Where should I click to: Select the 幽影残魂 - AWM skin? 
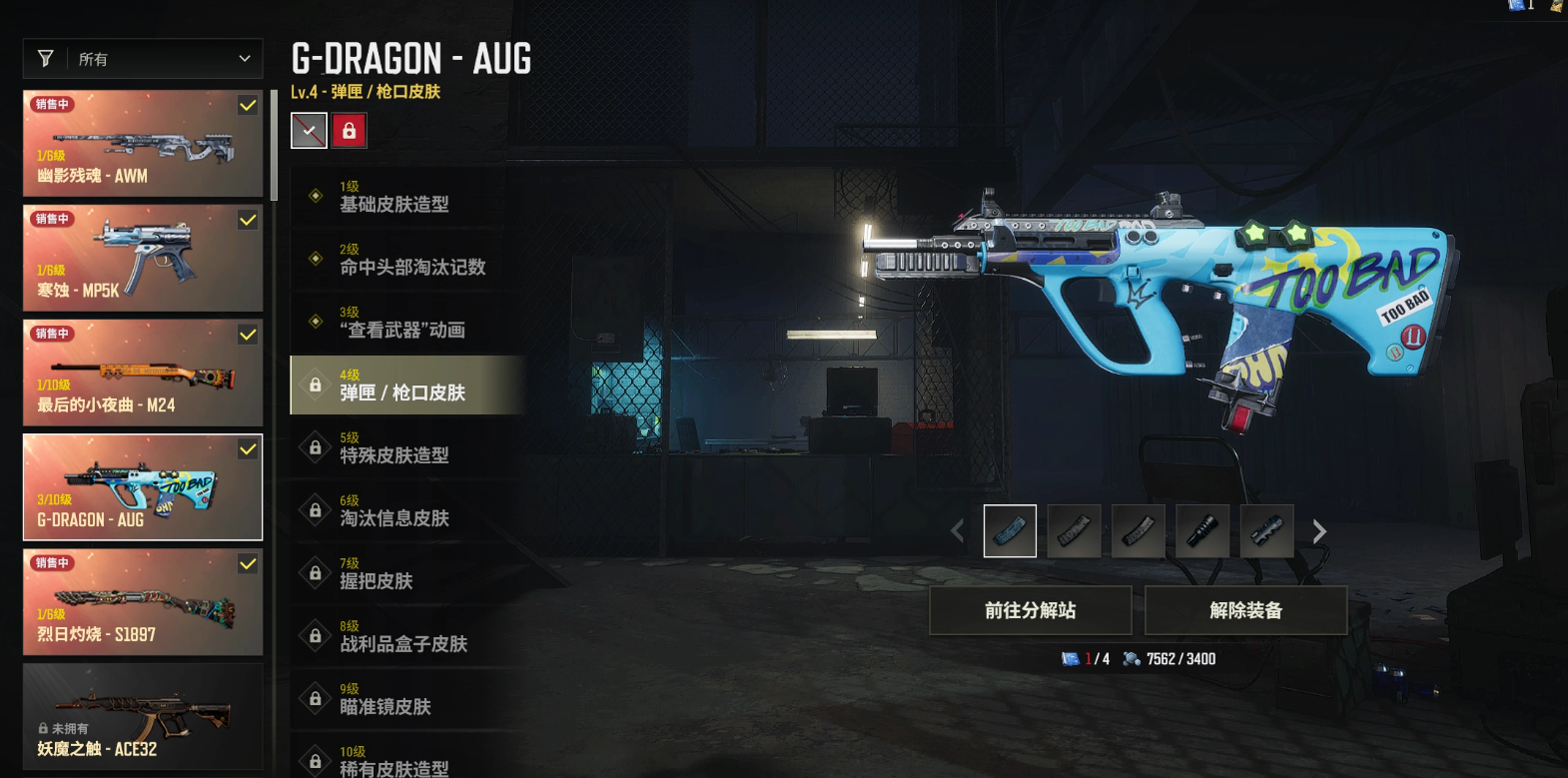pyautogui.click(x=143, y=143)
